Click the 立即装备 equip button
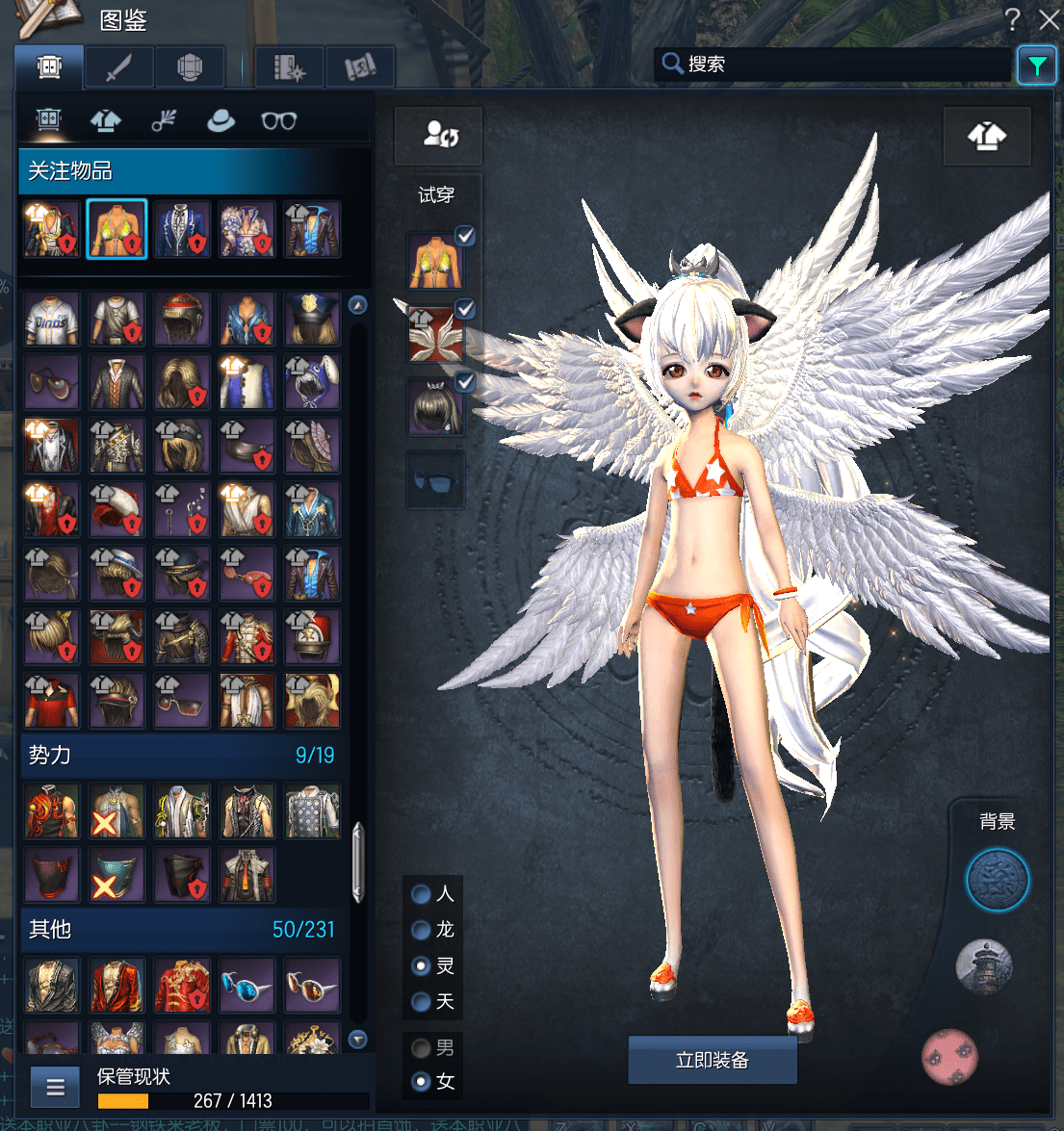Viewport: 1064px width, 1131px height. pyautogui.click(x=712, y=1060)
